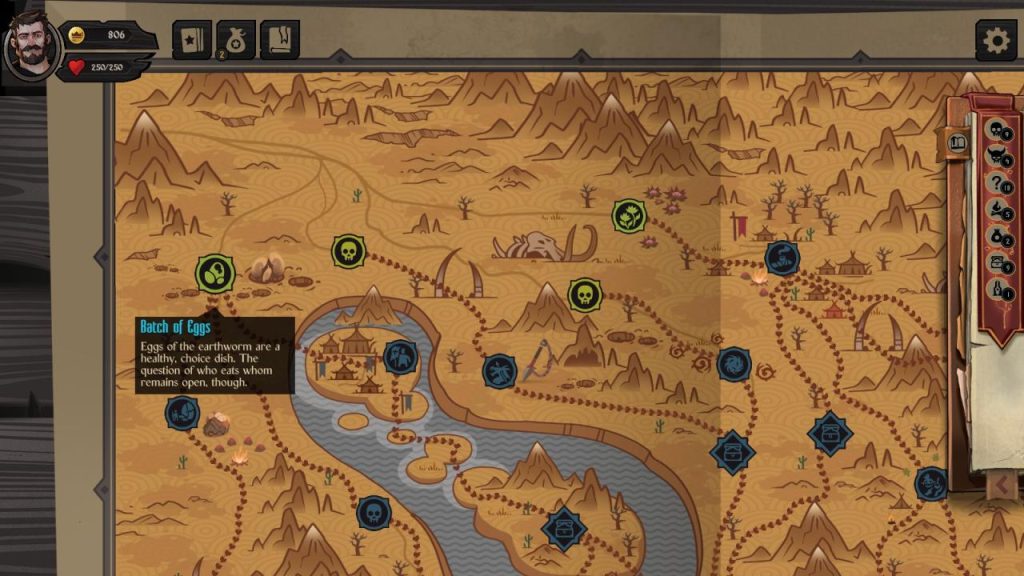Open the journal book button
The image size is (1024, 576).
(280, 40)
